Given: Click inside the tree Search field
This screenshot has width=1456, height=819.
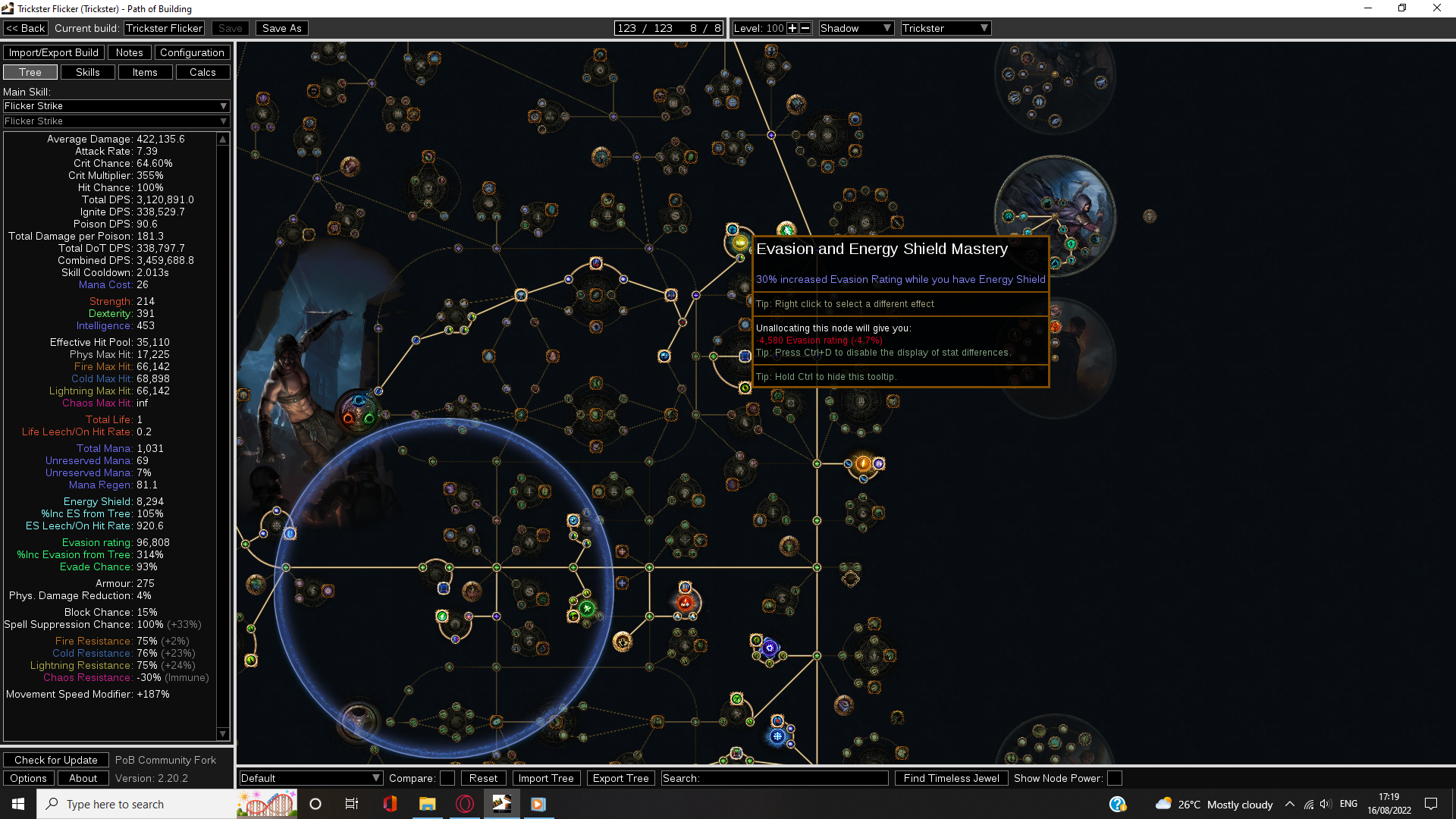Looking at the screenshot, I should point(773,777).
